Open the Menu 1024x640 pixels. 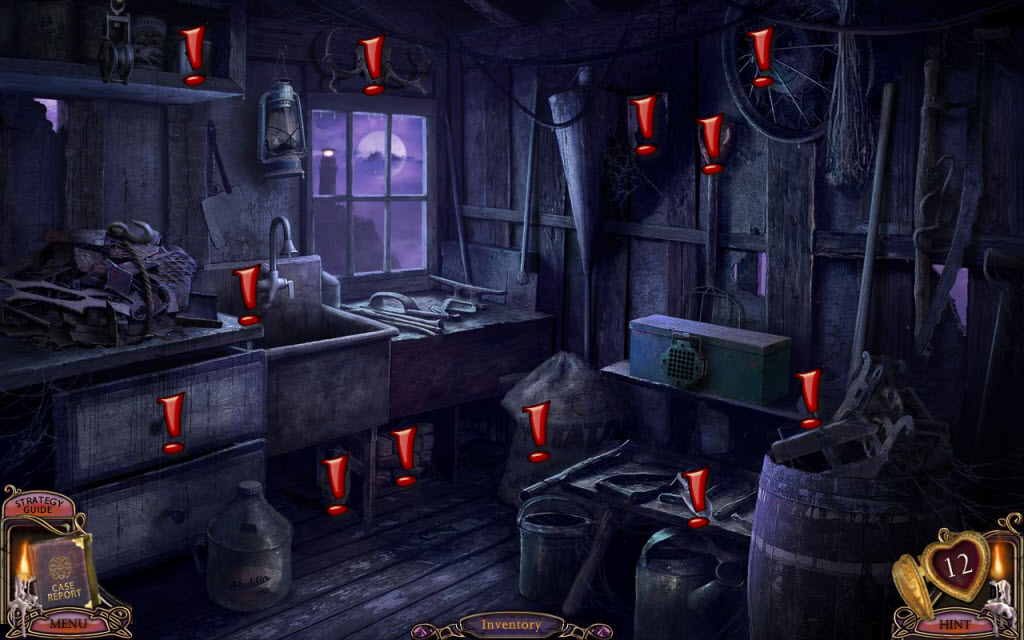point(67,624)
